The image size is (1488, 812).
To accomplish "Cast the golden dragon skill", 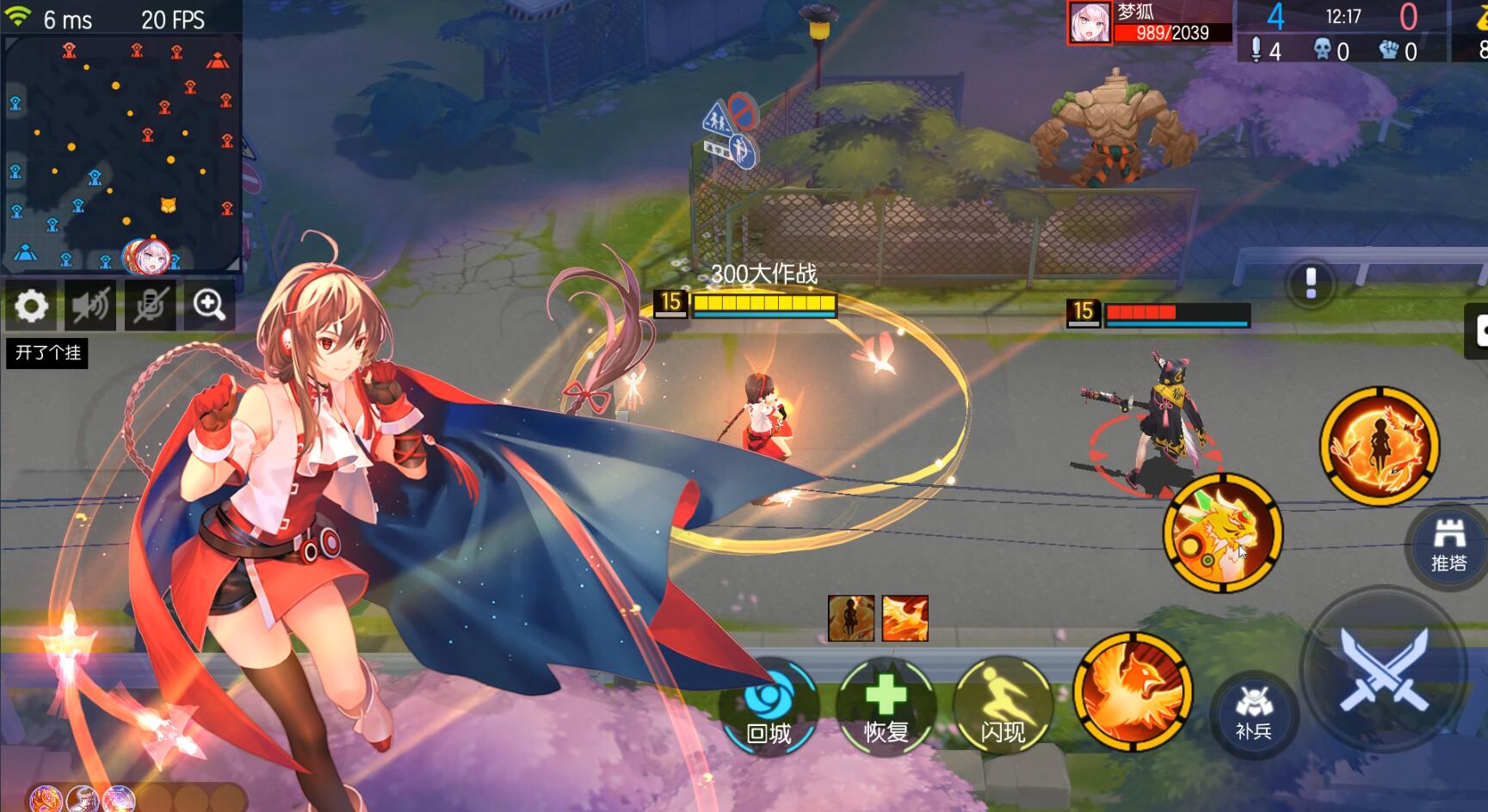I will (x=1223, y=532).
